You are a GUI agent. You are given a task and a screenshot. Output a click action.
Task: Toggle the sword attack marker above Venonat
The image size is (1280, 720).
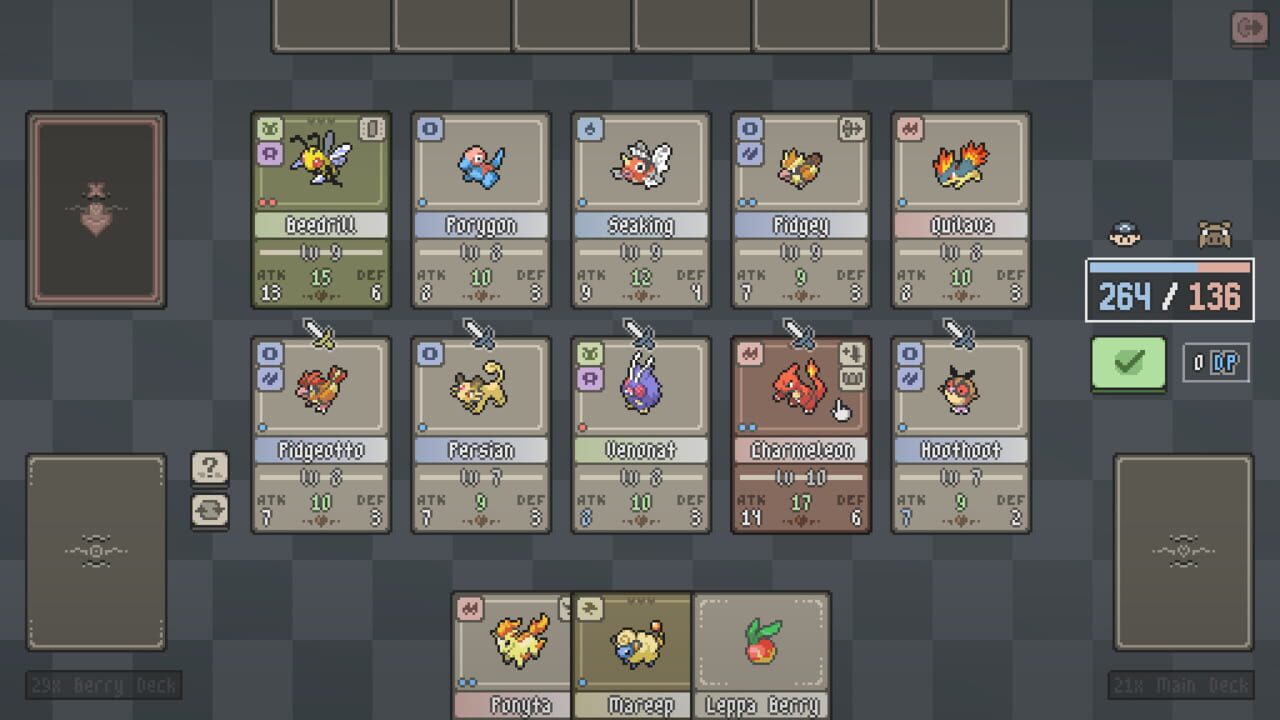pos(640,332)
